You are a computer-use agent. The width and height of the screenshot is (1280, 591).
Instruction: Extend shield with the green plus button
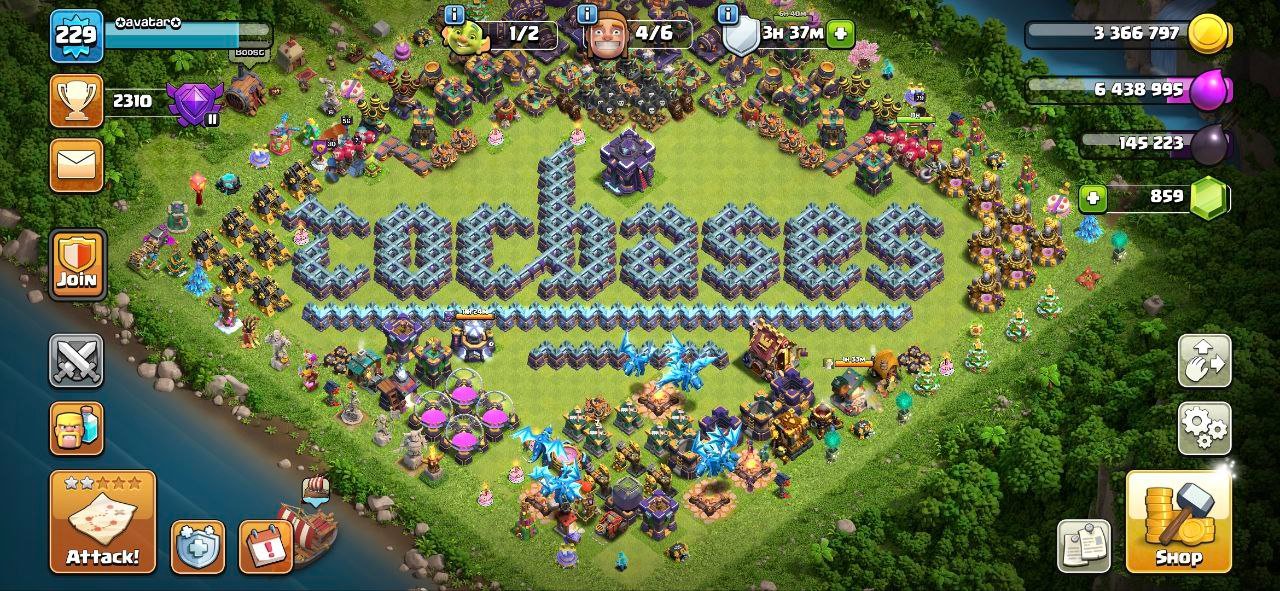[840, 33]
